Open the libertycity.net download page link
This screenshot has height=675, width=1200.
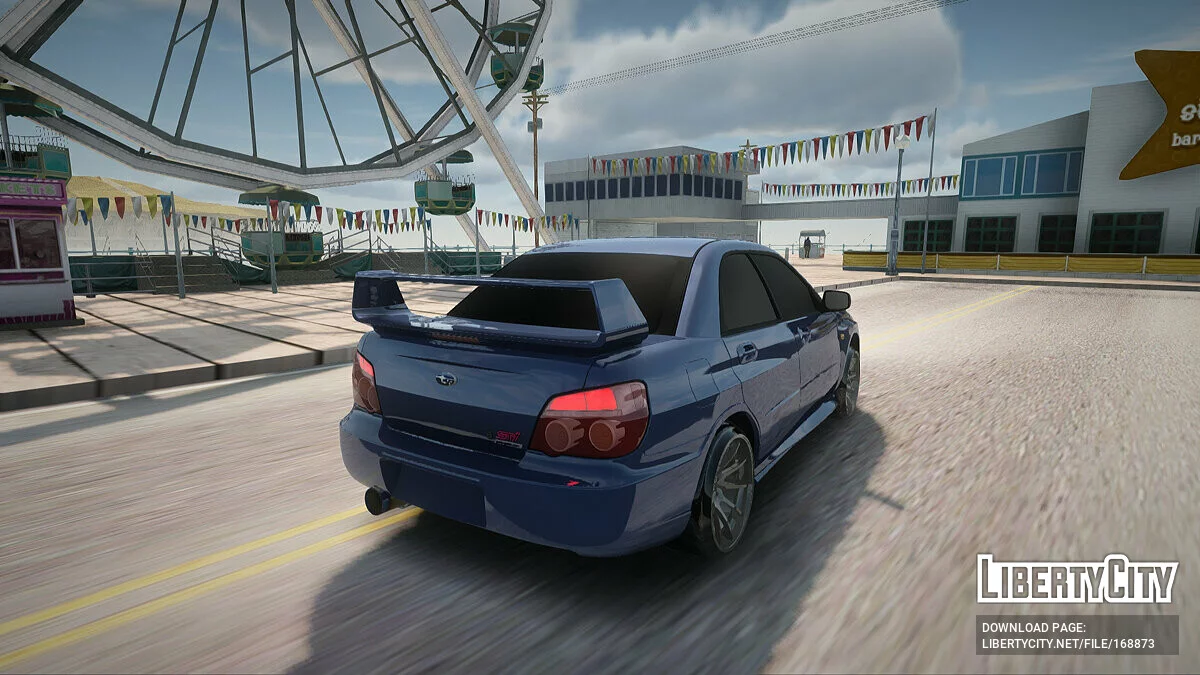pyautogui.click(x=1068, y=643)
